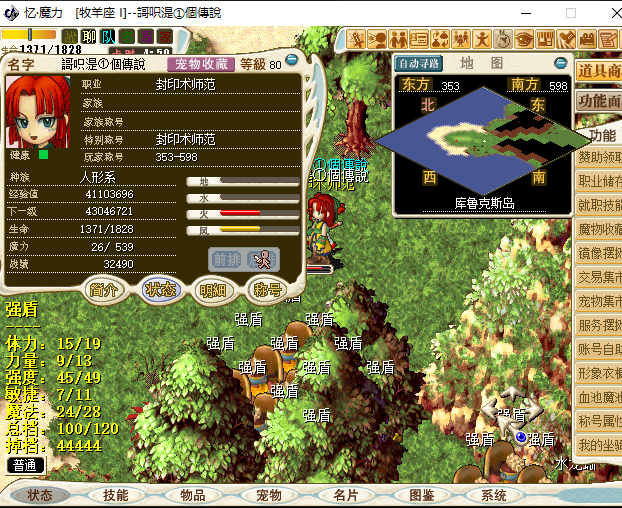Open the 简介 profile tab

click(105, 290)
